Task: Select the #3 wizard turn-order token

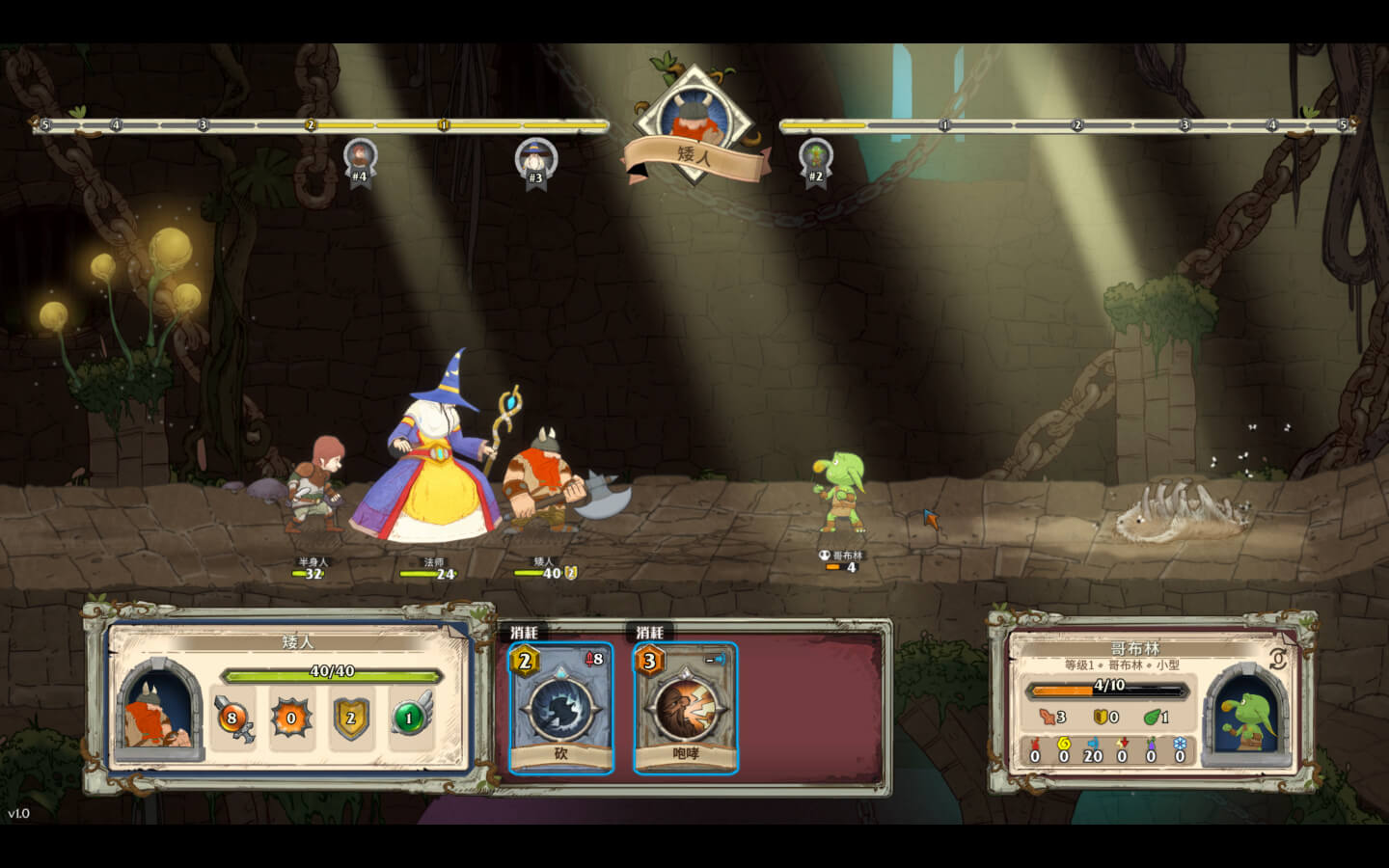Action: [x=535, y=159]
